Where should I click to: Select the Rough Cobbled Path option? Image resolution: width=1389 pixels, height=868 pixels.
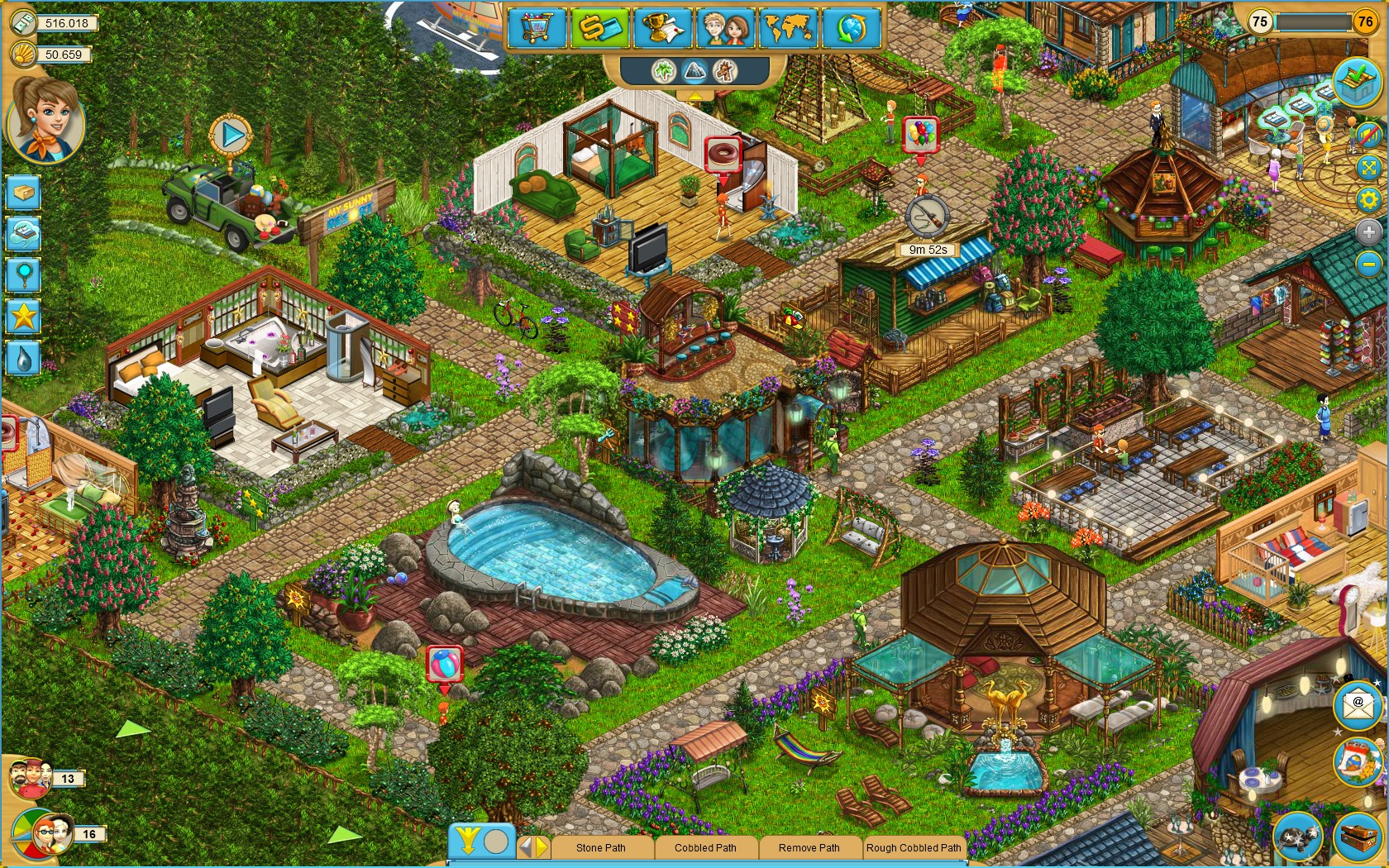[914, 848]
